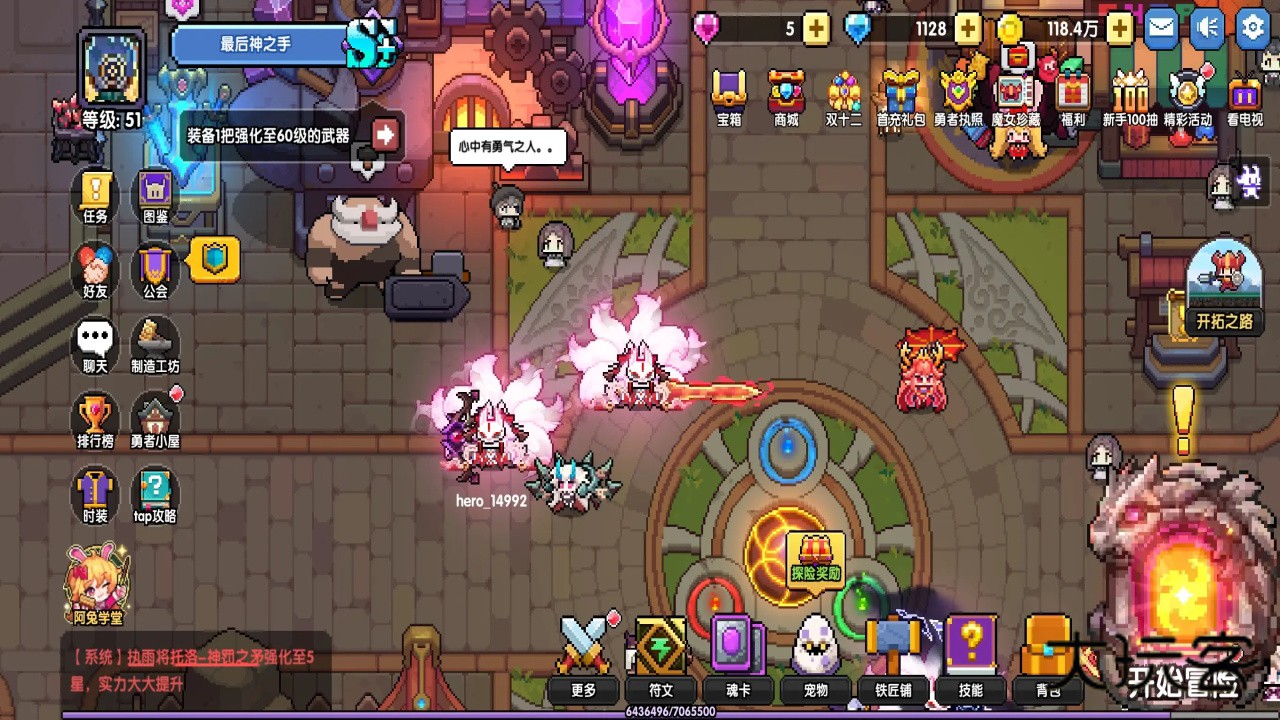Open the 聊天 chat bubble
Screen dimensions: 1280x720
pos(96,343)
